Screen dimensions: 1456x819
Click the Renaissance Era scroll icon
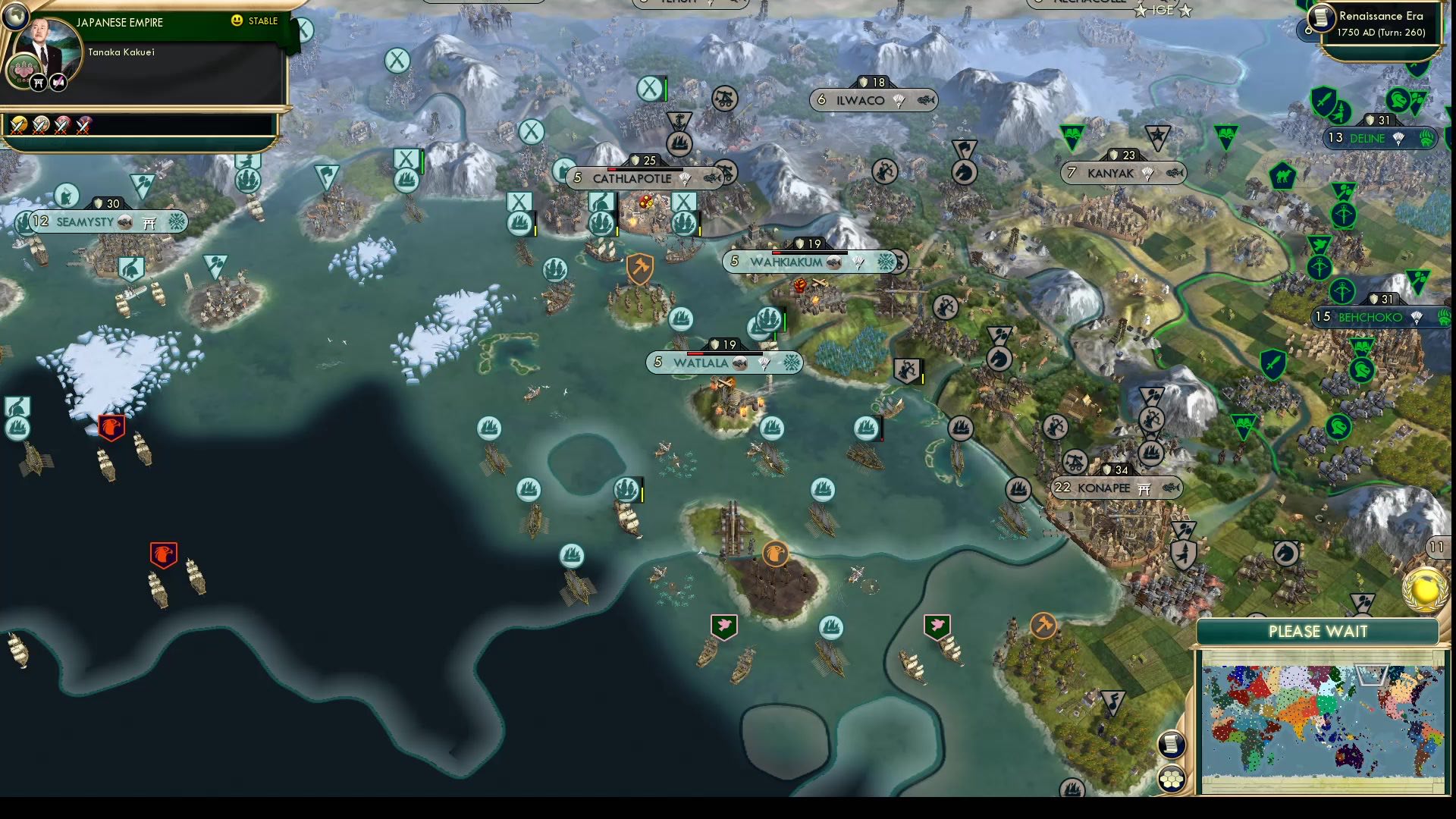pos(1319,20)
